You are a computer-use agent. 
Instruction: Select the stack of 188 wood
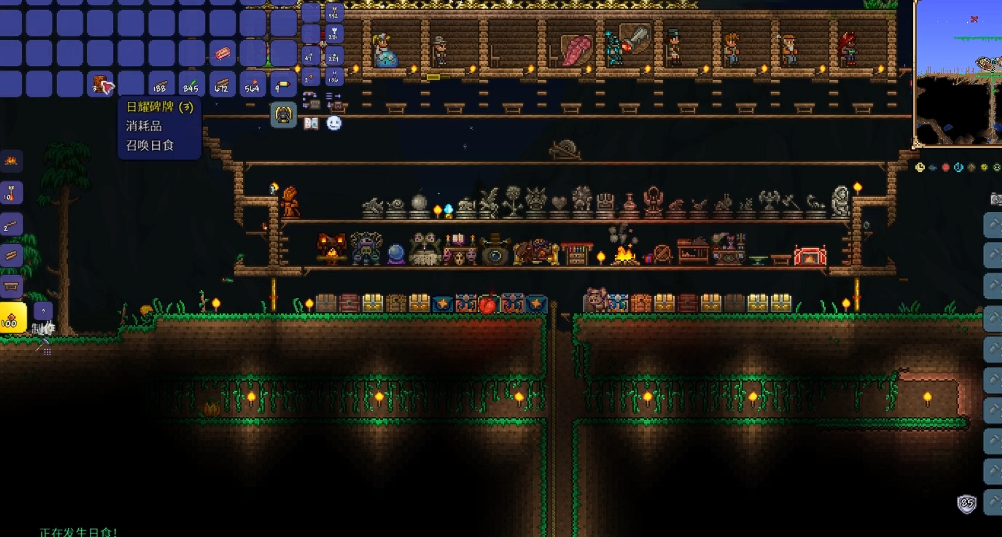coord(160,84)
